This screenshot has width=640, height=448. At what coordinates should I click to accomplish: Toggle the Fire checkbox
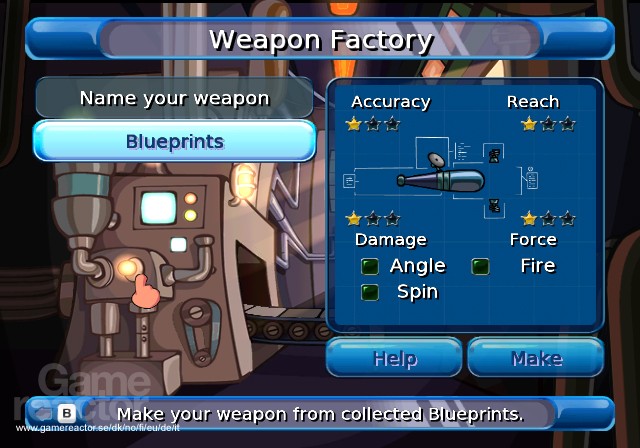(x=481, y=266)
